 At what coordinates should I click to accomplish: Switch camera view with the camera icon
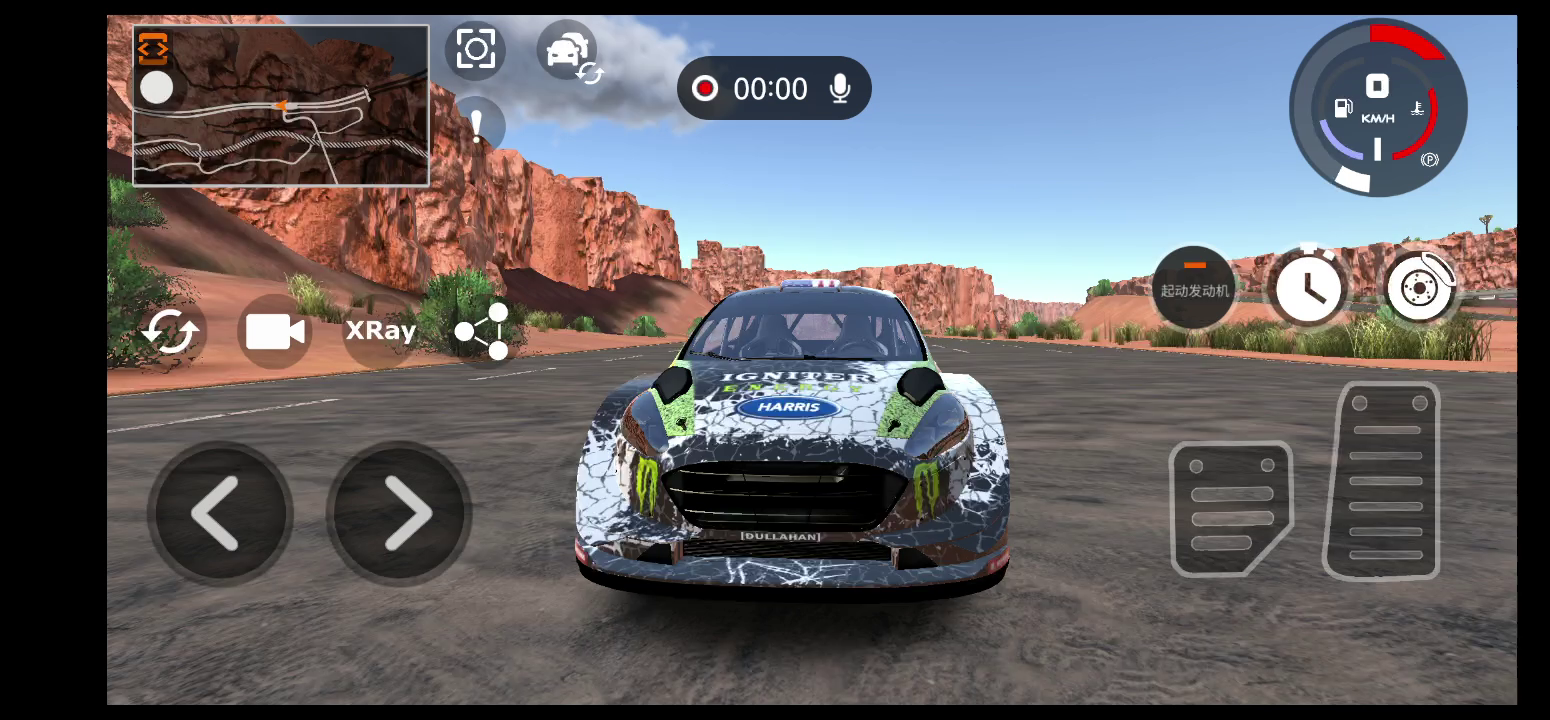(x=275, y=331)
